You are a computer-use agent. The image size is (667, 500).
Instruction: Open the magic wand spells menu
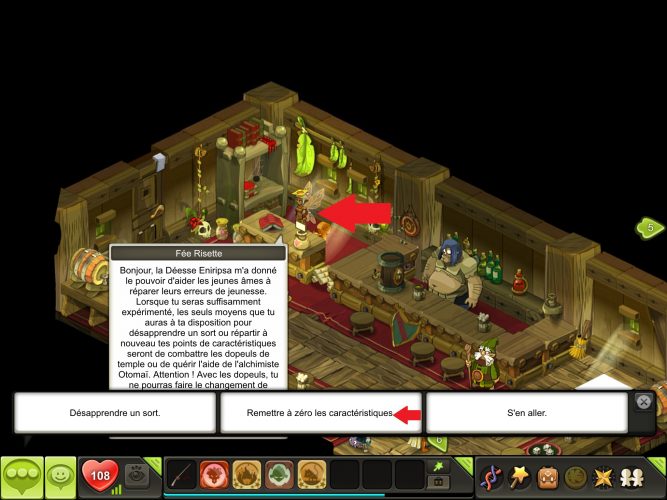(x=520, y=476)
